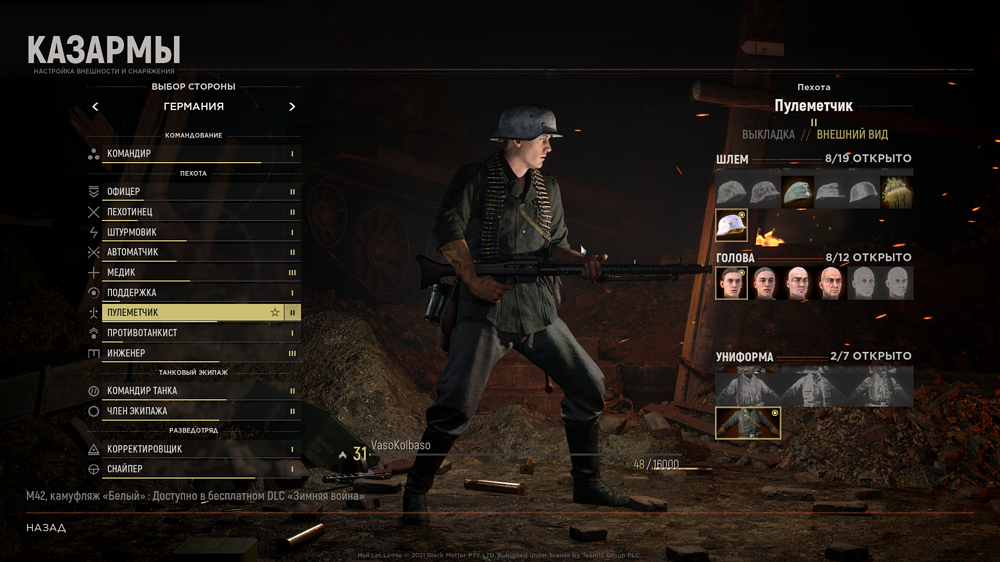
Task: Switch to the Выкладка tab
Action: pos(768,135)
